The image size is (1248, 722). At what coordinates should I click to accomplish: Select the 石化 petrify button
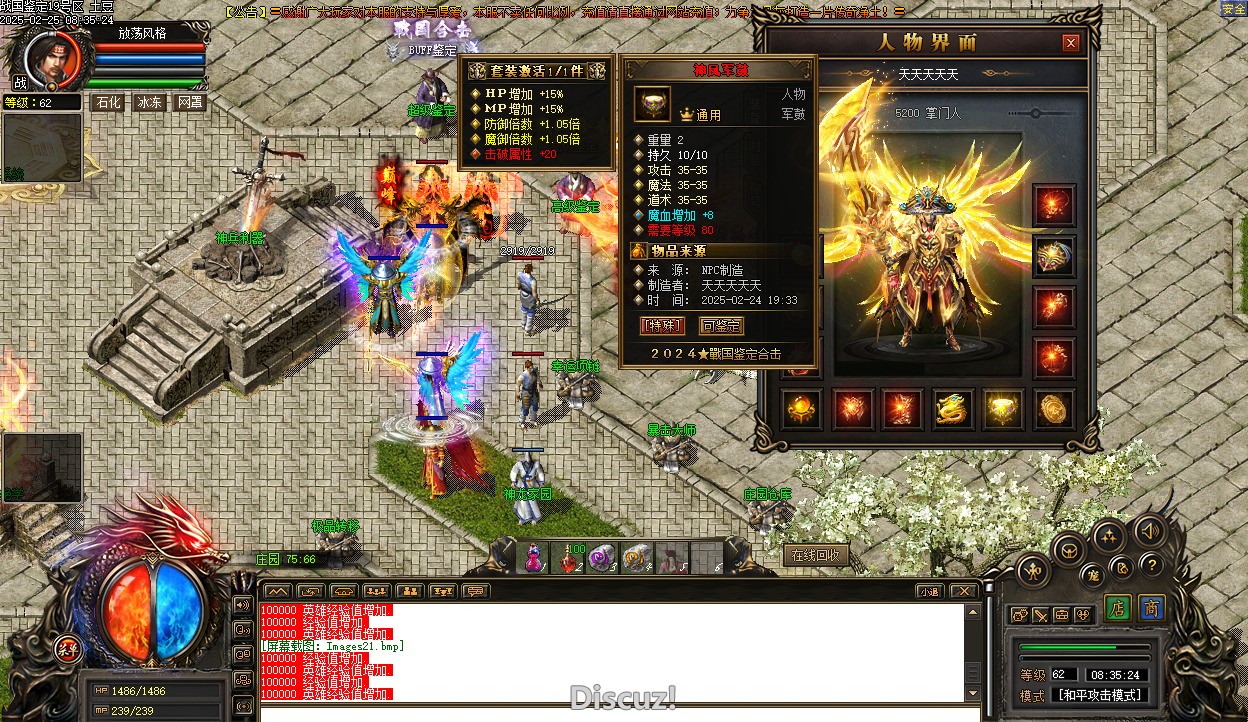point(107,102)
